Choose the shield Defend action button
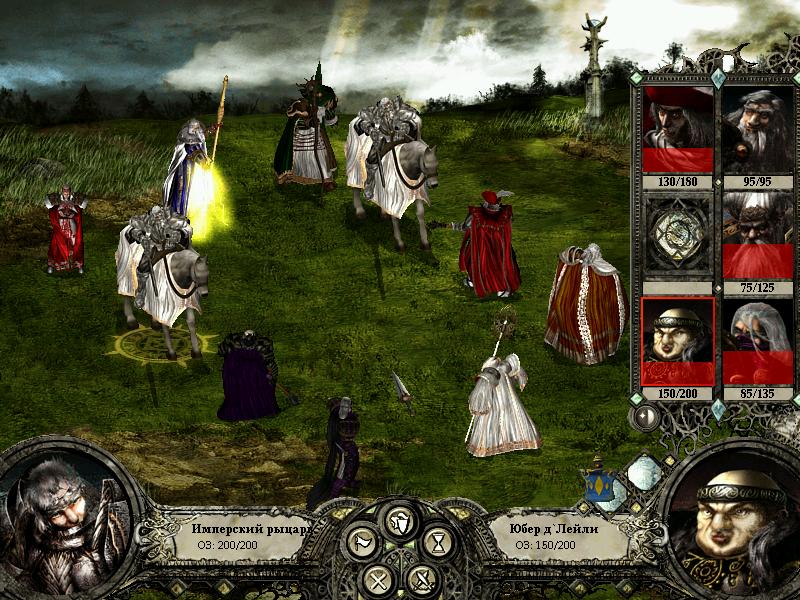This screenshot has width=800, height=600. (x=398, y=519)
